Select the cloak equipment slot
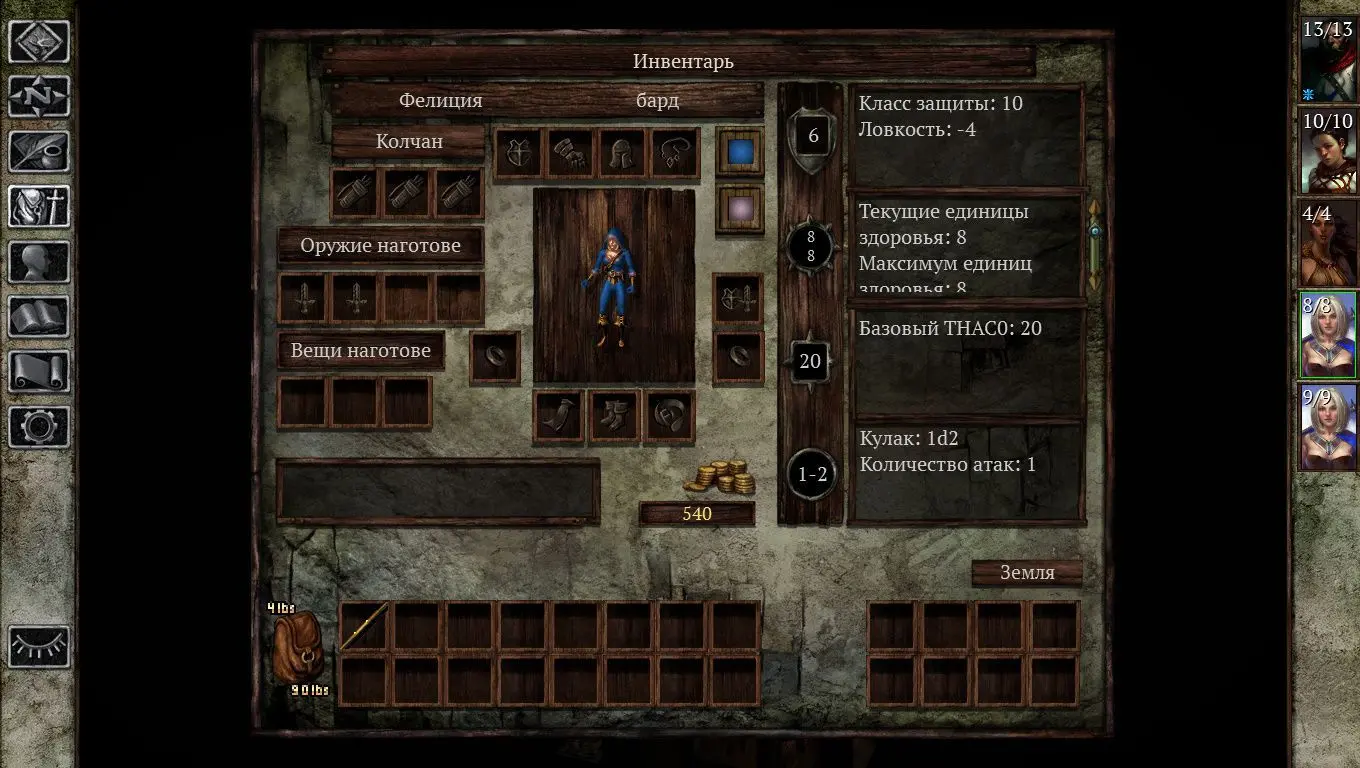The width and height of the screenshot is (1360, 768). coord(559,416)
